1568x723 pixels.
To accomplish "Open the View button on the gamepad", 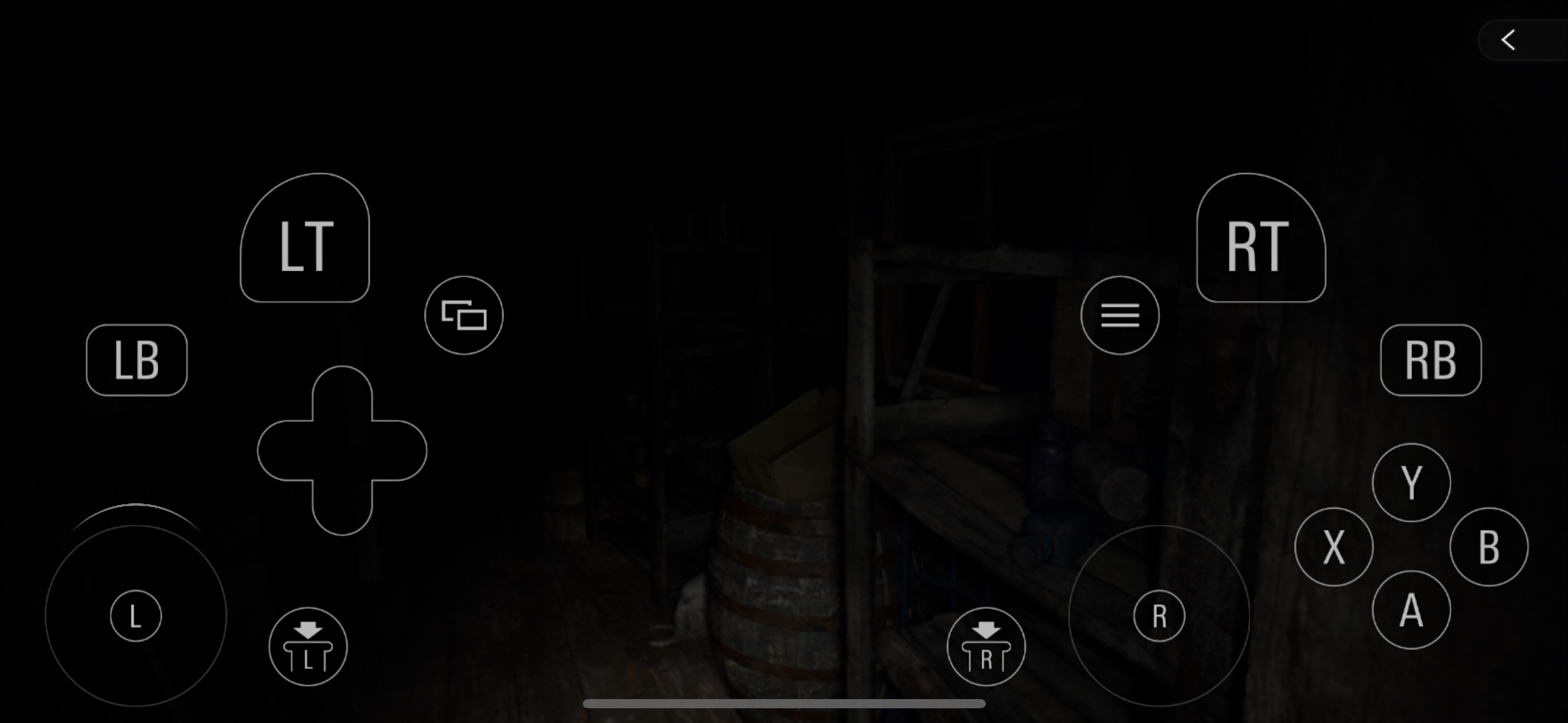I will point(464,315).
